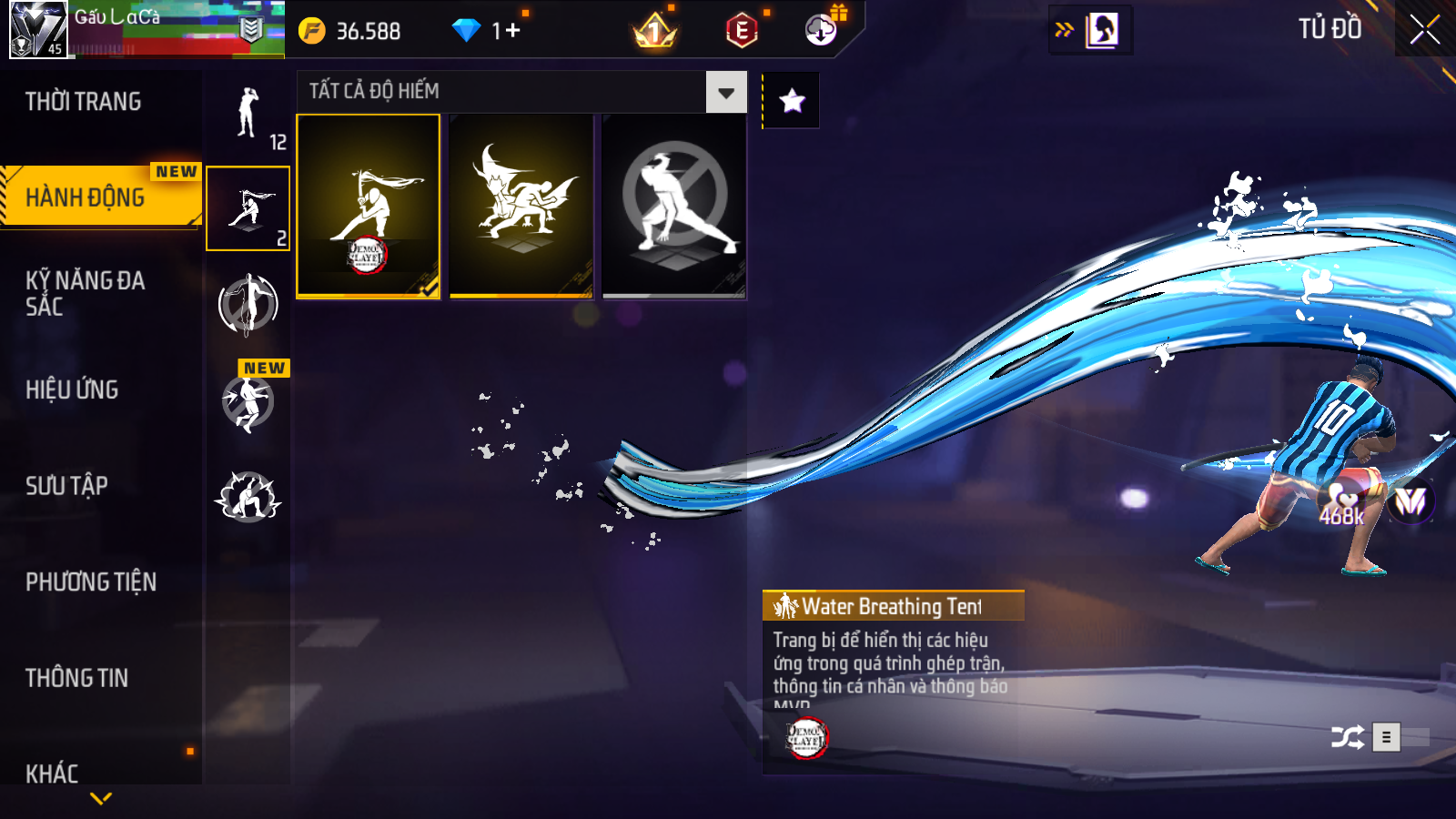1456x819 pixels.
Task: Go to the Phương Tiện tab
Action: 91,582
